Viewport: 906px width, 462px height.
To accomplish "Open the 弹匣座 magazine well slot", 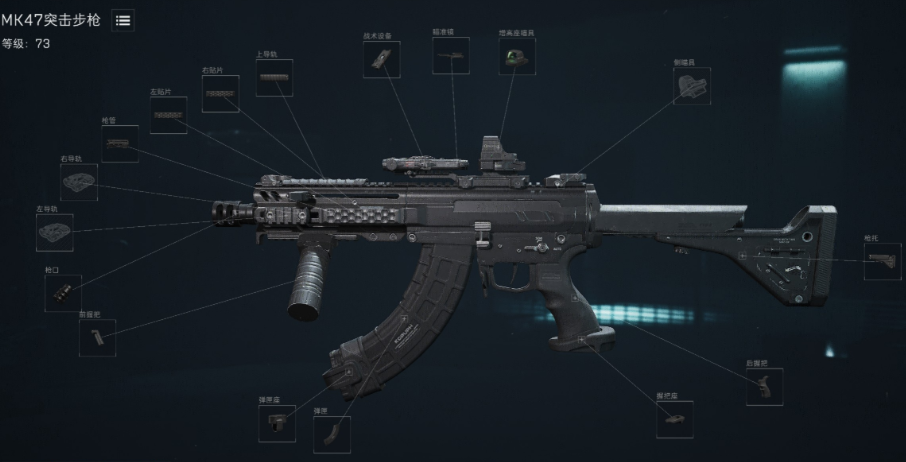I will pyautogui.click(x=277, y=424).
